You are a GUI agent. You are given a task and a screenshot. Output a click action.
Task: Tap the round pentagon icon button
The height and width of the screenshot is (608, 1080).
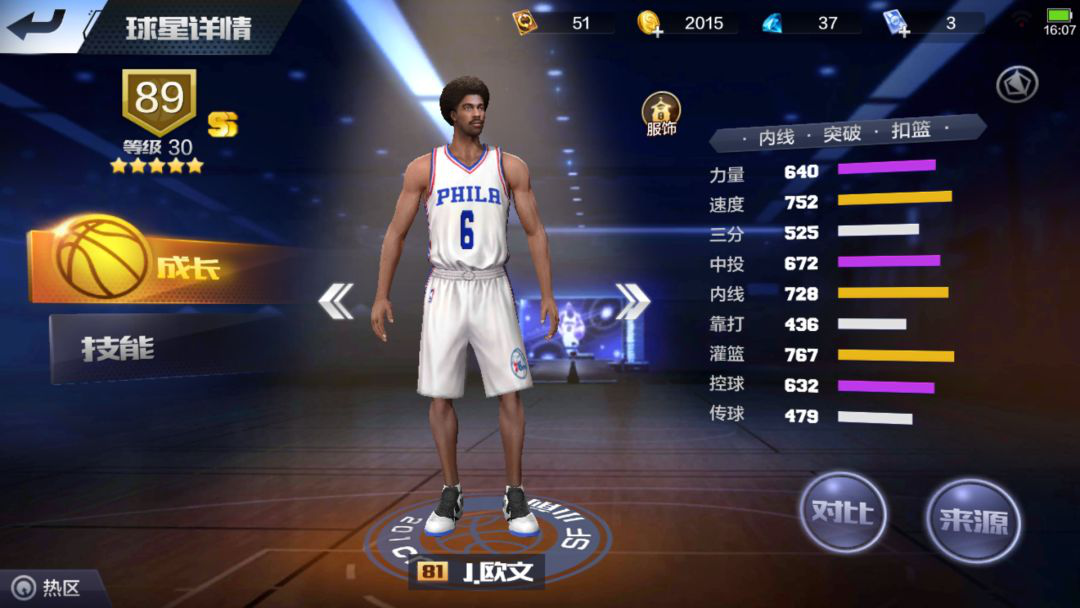1016,84
